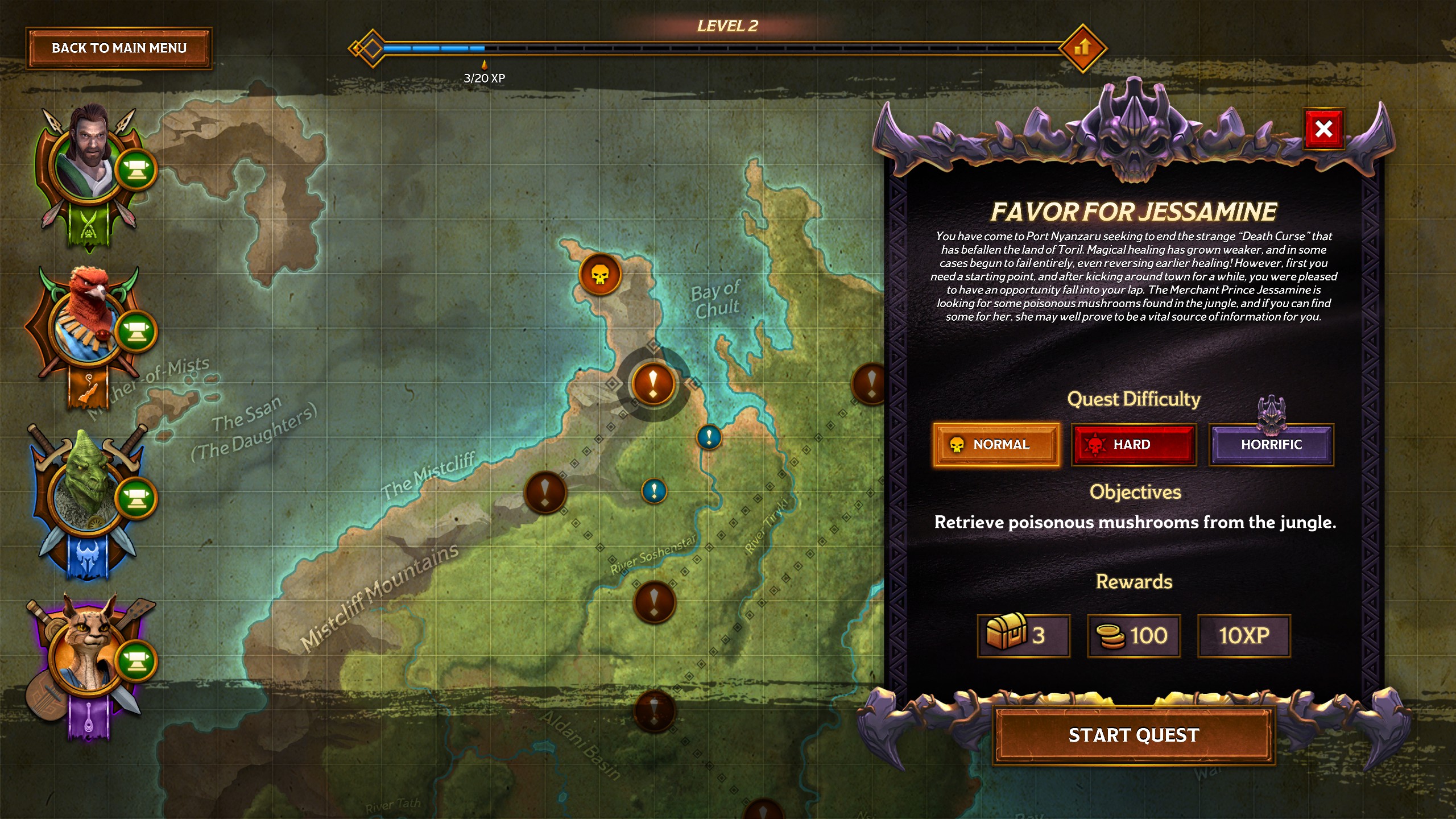Close the Favor for Jessamine panel
The image size is (1456, 819).
[x=1323, y=129]
